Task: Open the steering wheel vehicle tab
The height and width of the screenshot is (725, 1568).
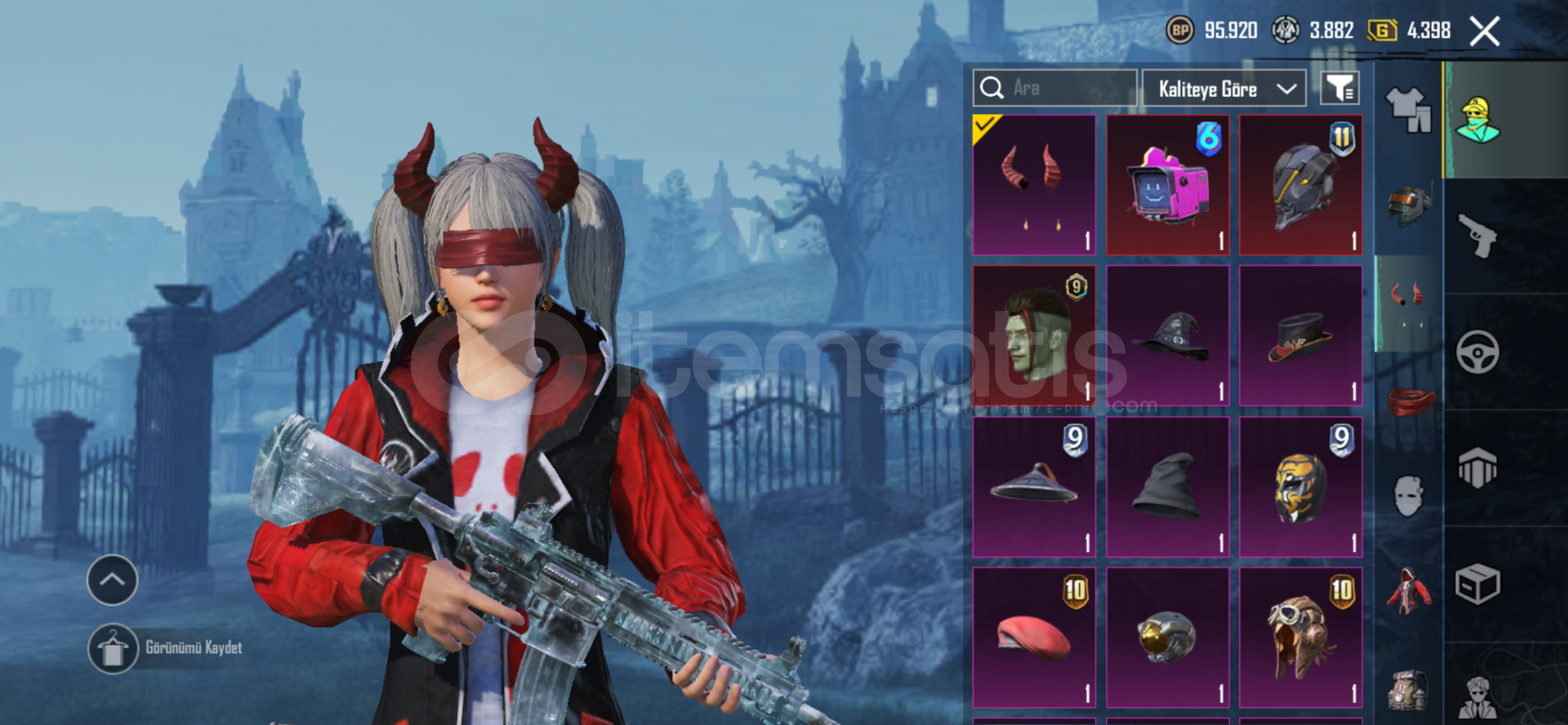Action: (1477, 351)
